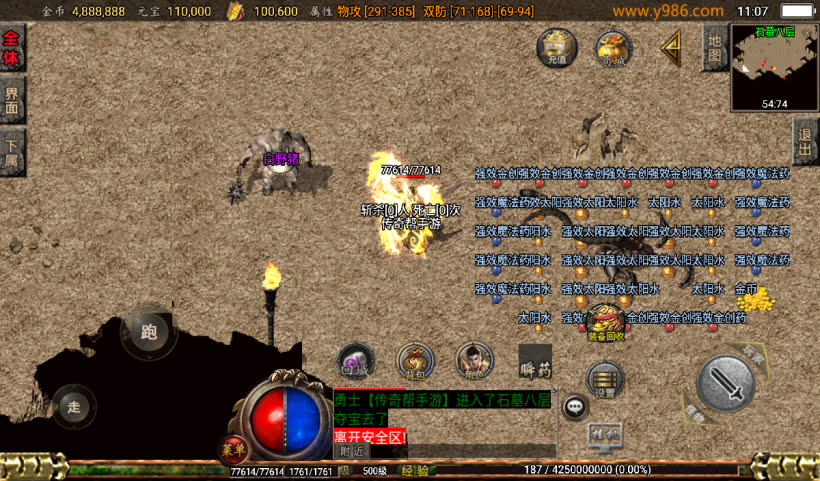Tap the 跑 run button
The width and height of the screenshot is (820, 481).
[149, 333]
